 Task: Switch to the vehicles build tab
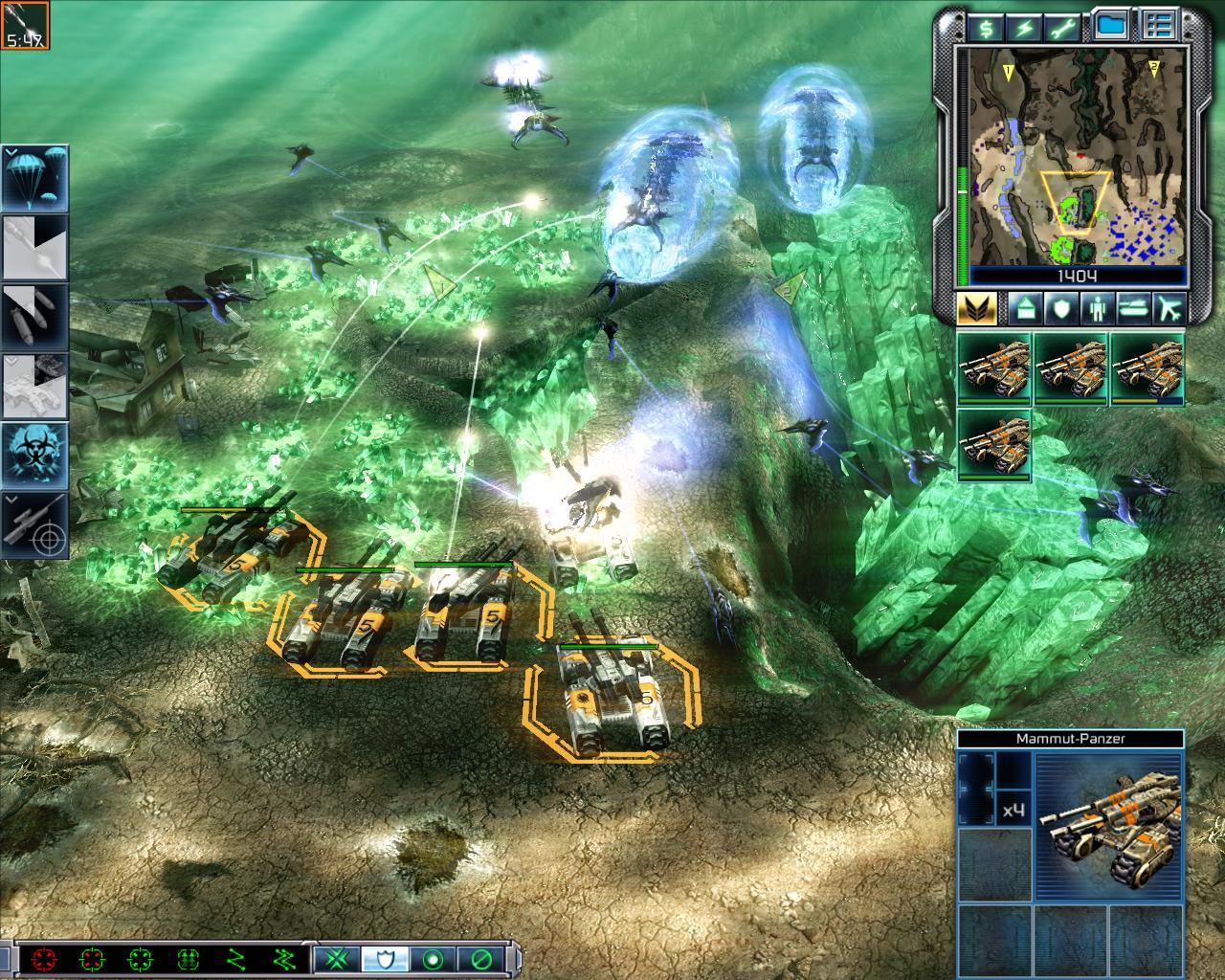(1132, 308)
